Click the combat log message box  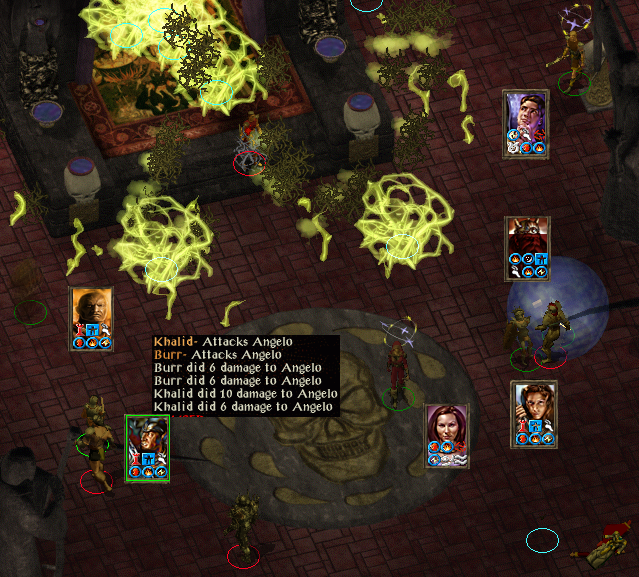point(245,375)
